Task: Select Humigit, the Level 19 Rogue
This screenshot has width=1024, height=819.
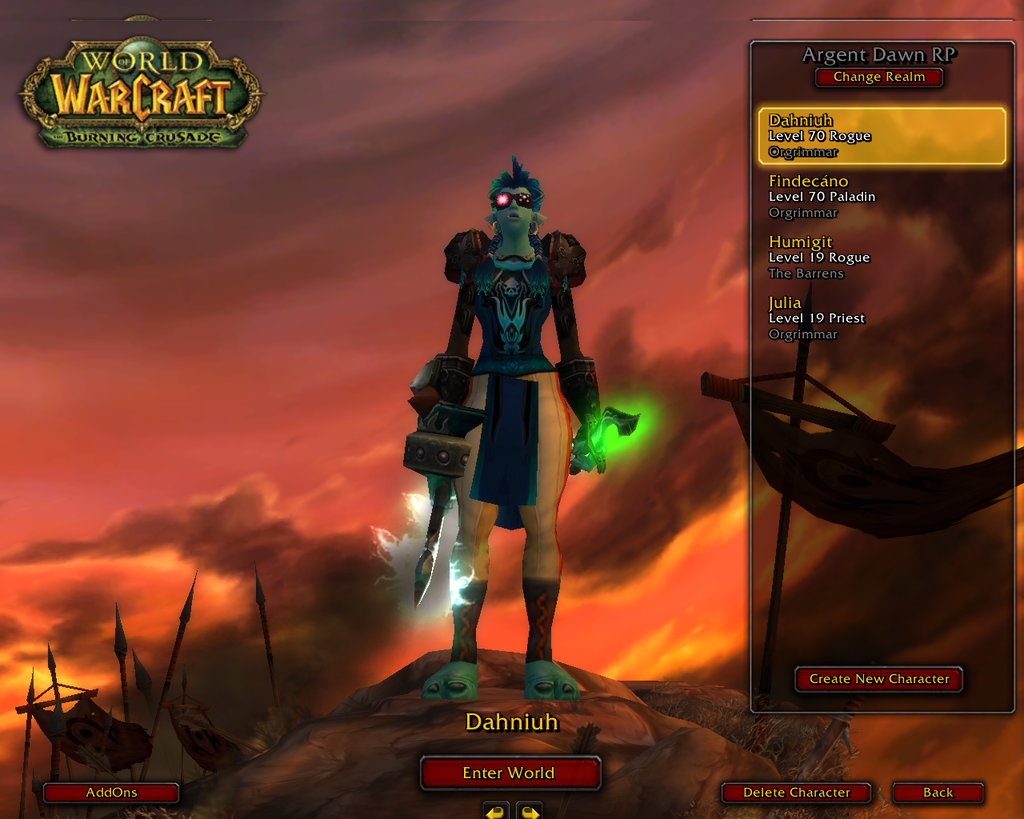Action: [x=881, y=257]
